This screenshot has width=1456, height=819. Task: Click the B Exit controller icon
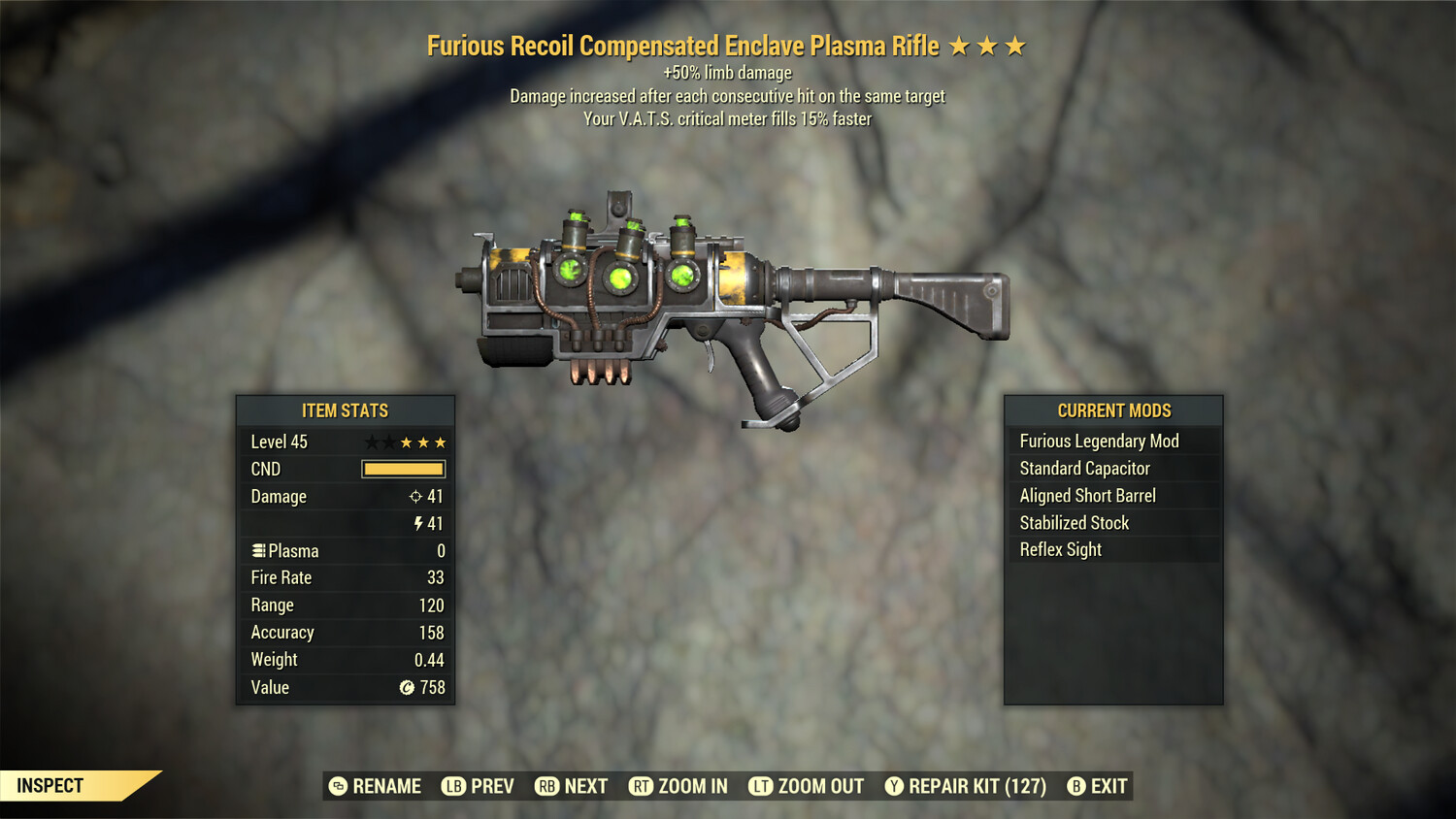(1075, 786)
